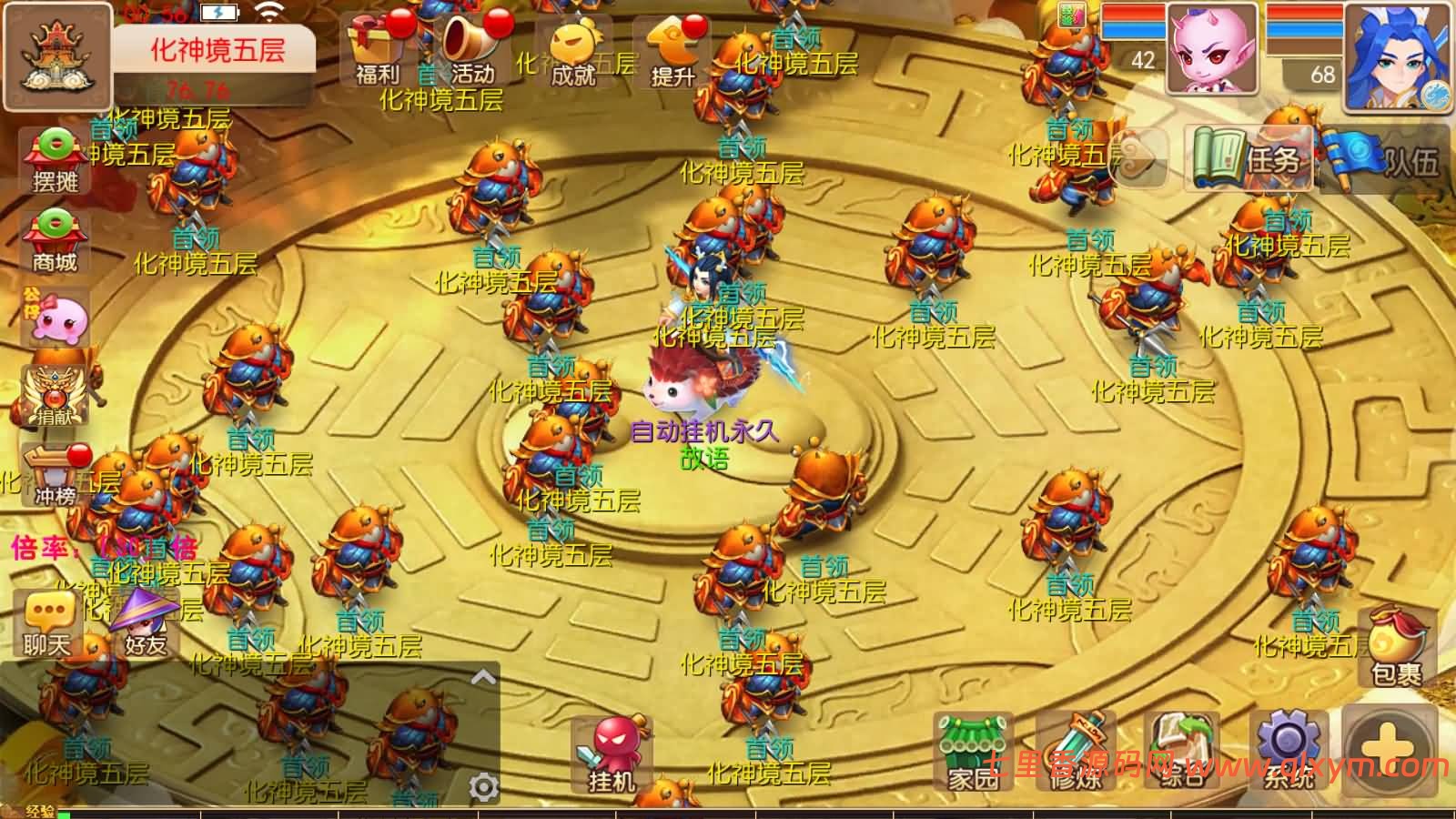Image resolution: width=1456 pixels, height=819 pixels.
Task: Open the 摆摊 stall menu
Action: pyautogui.click(x=56, y=161)
